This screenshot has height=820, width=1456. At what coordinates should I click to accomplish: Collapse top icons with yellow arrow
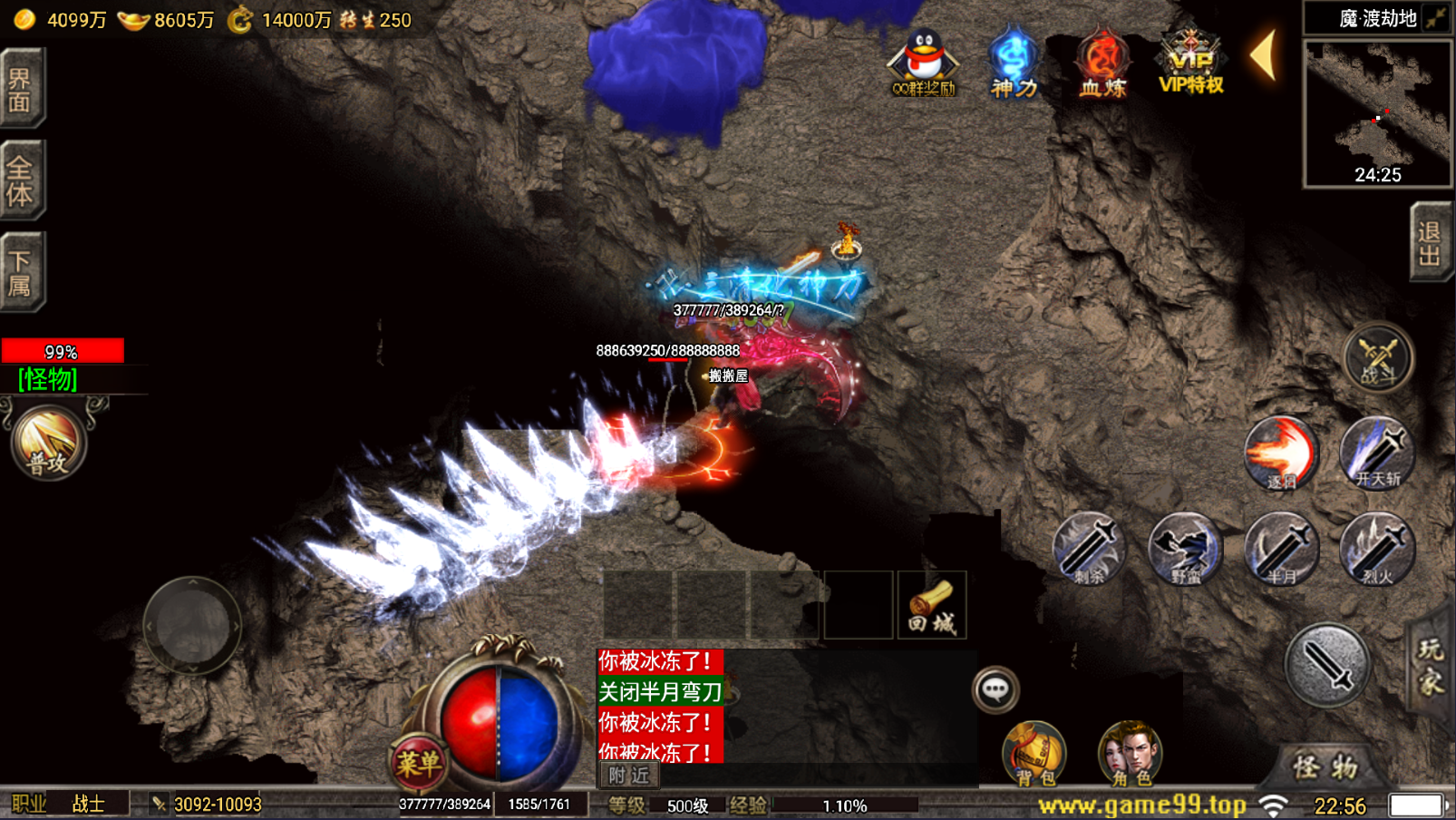(x=1264, y=55)
